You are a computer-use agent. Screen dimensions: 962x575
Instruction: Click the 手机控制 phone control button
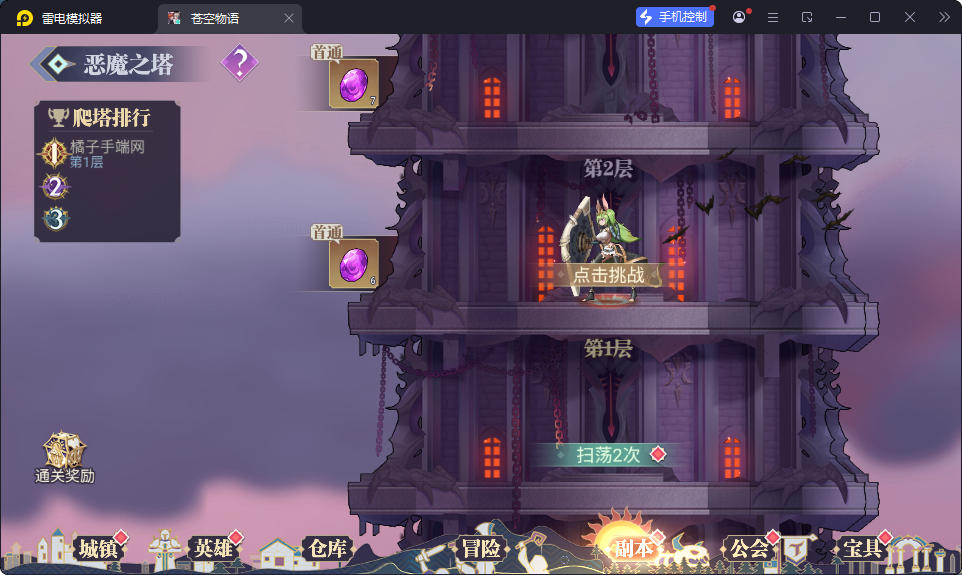click(x=675, y=17)
